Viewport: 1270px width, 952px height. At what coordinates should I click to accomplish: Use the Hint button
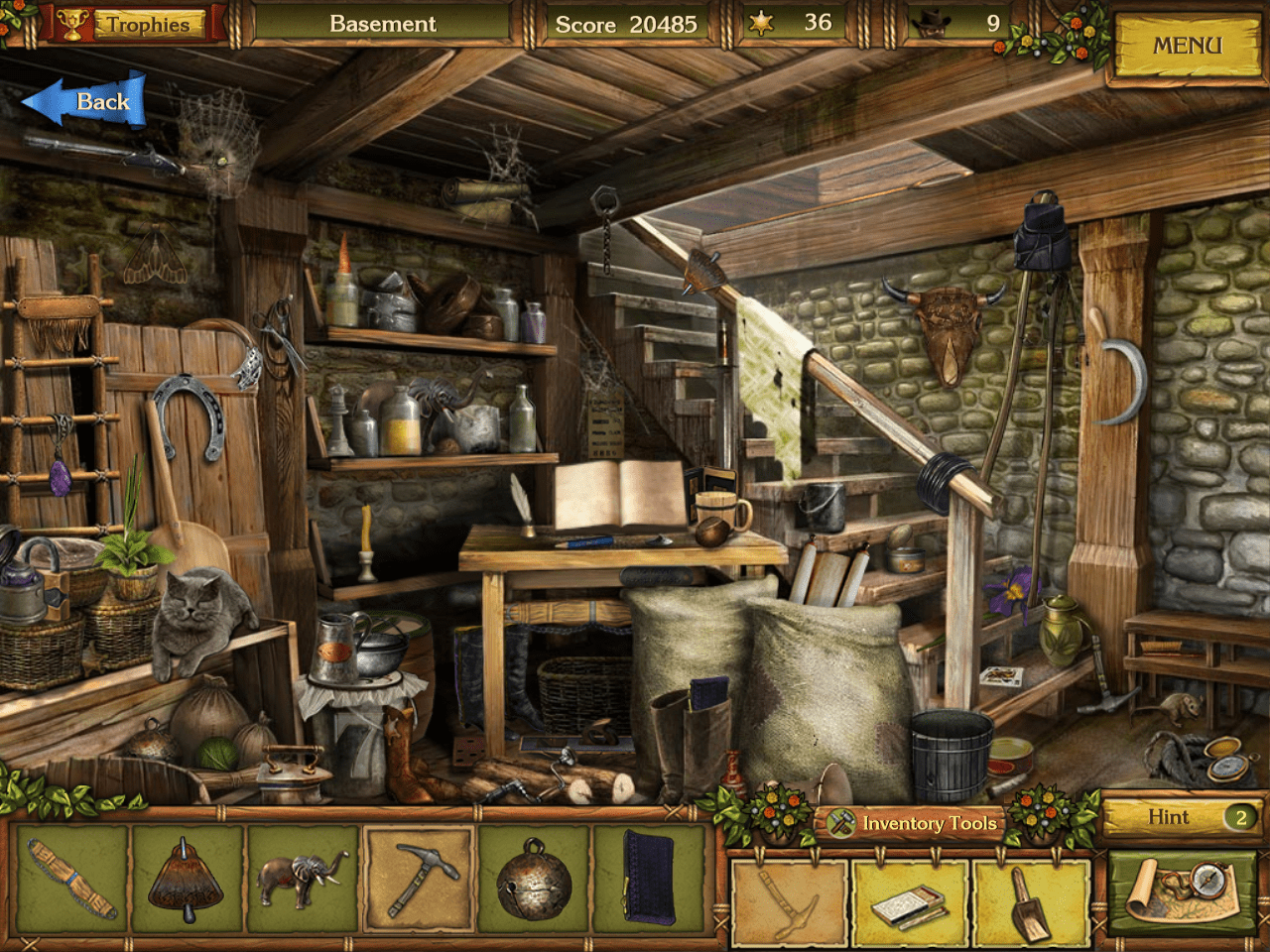[1180, 817]
